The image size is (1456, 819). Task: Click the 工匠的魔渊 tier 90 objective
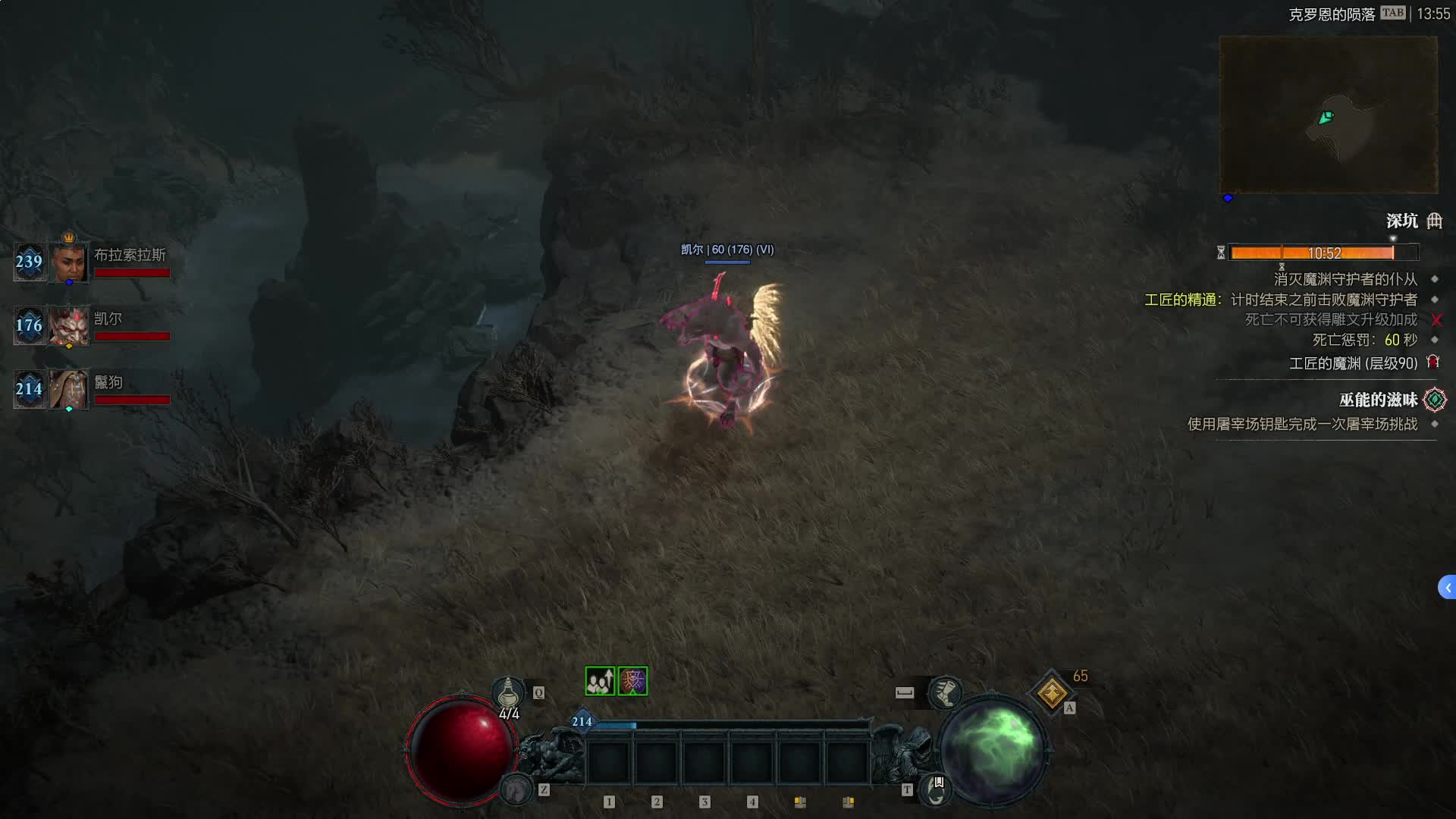tap(1353, 363)
